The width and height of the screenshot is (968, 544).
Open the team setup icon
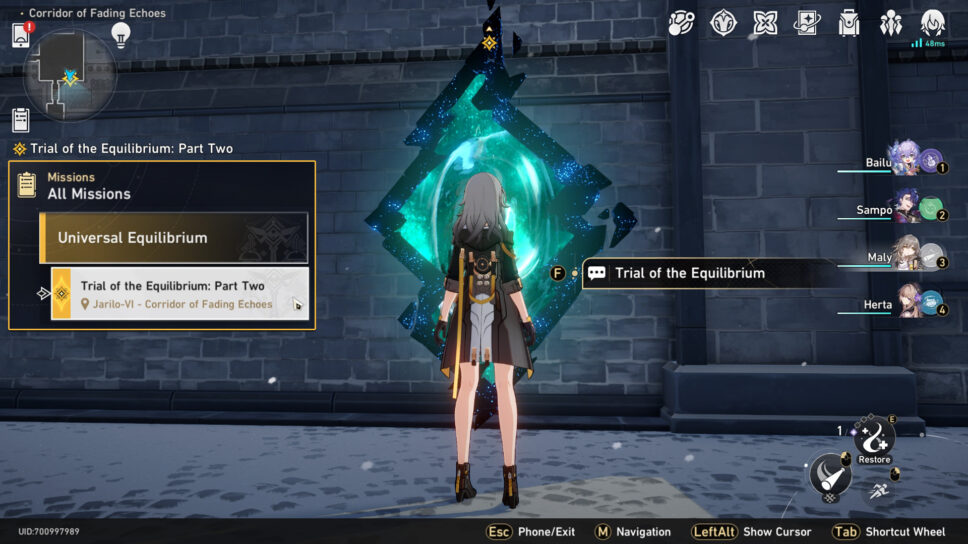pyautogui.click(x=891, y=23)
